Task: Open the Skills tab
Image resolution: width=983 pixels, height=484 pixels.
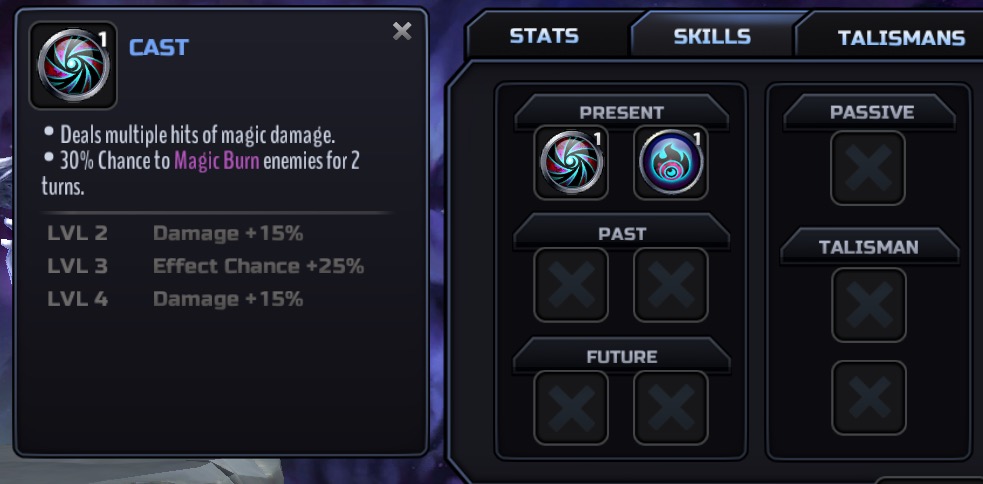Action: click(712, 36)
